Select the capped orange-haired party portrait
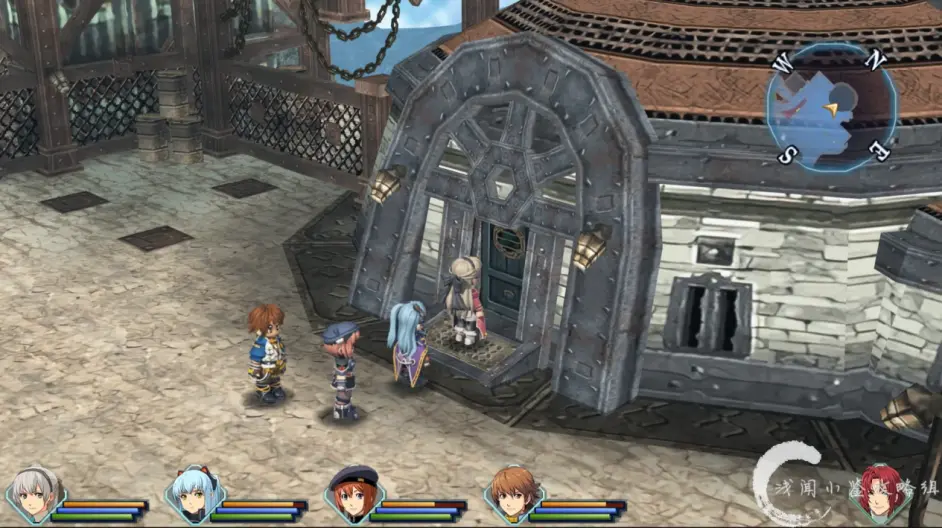Screen dimensions: 942x528 click(x=352, y=494)
